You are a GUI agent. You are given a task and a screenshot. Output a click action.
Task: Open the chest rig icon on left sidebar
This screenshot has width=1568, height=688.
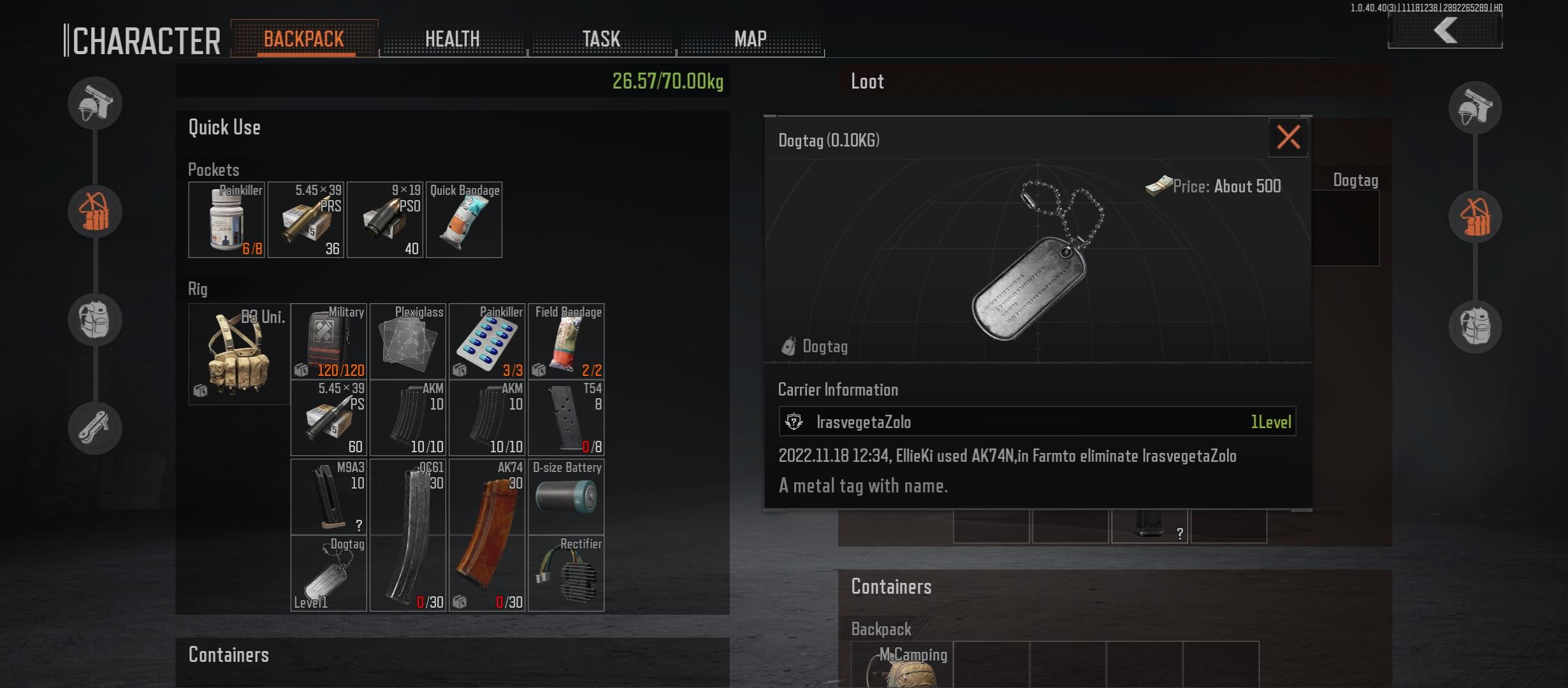point(94,211)
